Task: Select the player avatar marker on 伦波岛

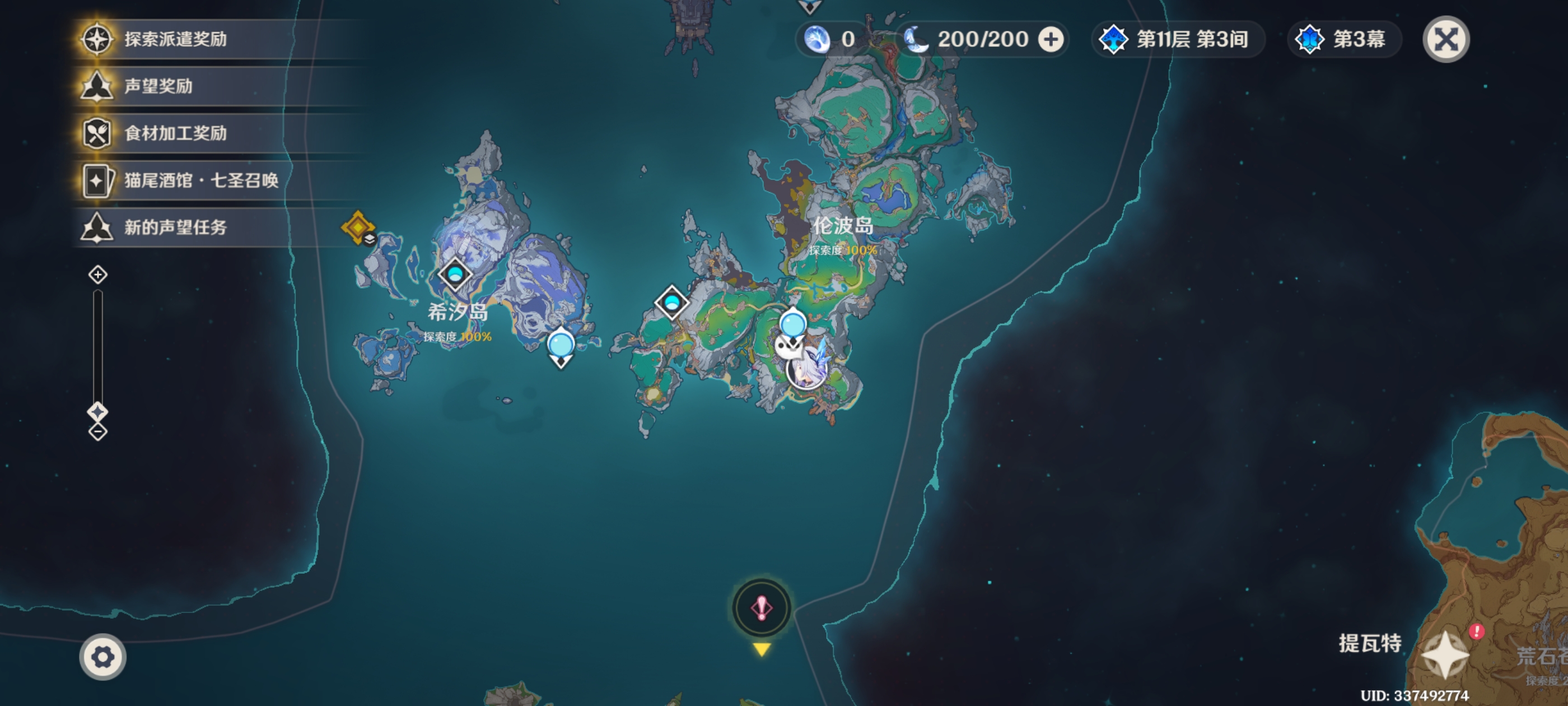Action: pos(805,370)
